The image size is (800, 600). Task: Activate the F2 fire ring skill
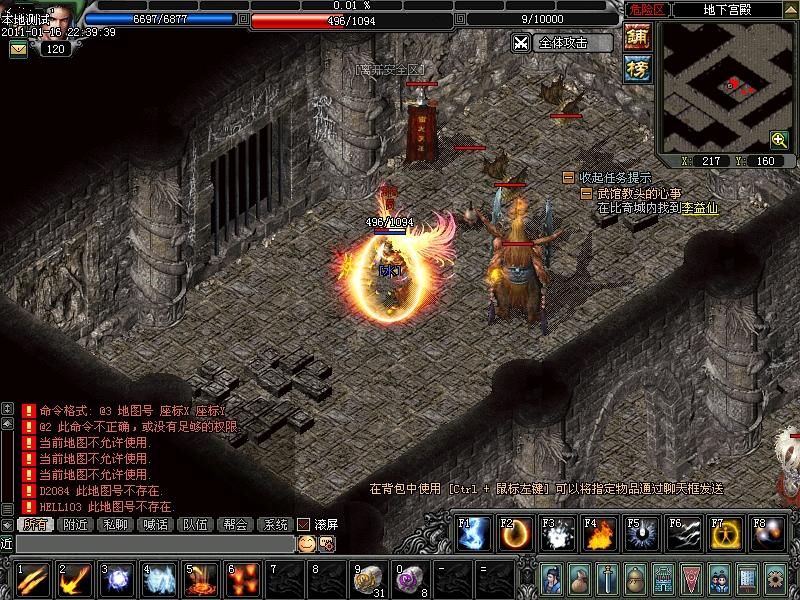(x=516, y=535)
